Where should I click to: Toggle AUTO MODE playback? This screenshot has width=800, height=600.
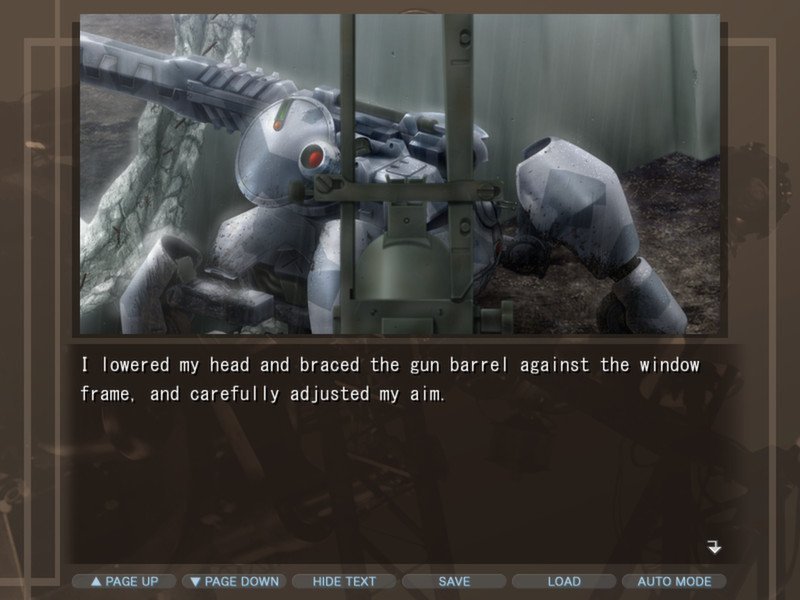[x=674, y=581]
